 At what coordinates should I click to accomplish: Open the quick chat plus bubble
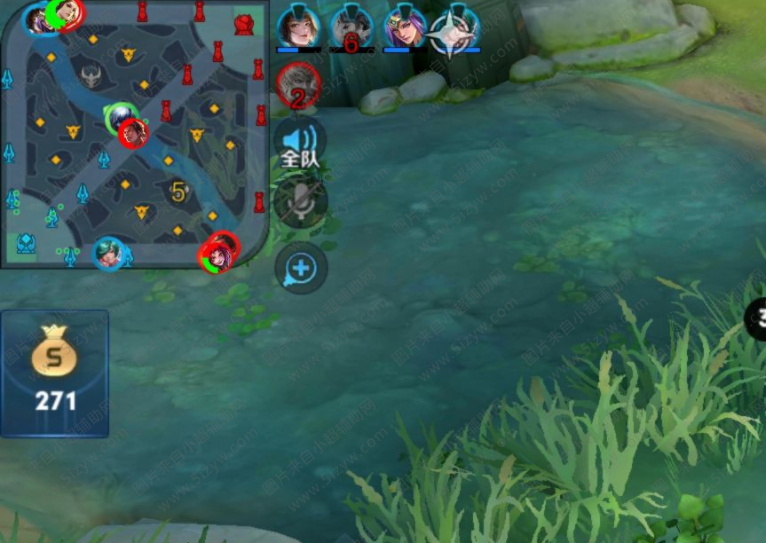[301, 268]
